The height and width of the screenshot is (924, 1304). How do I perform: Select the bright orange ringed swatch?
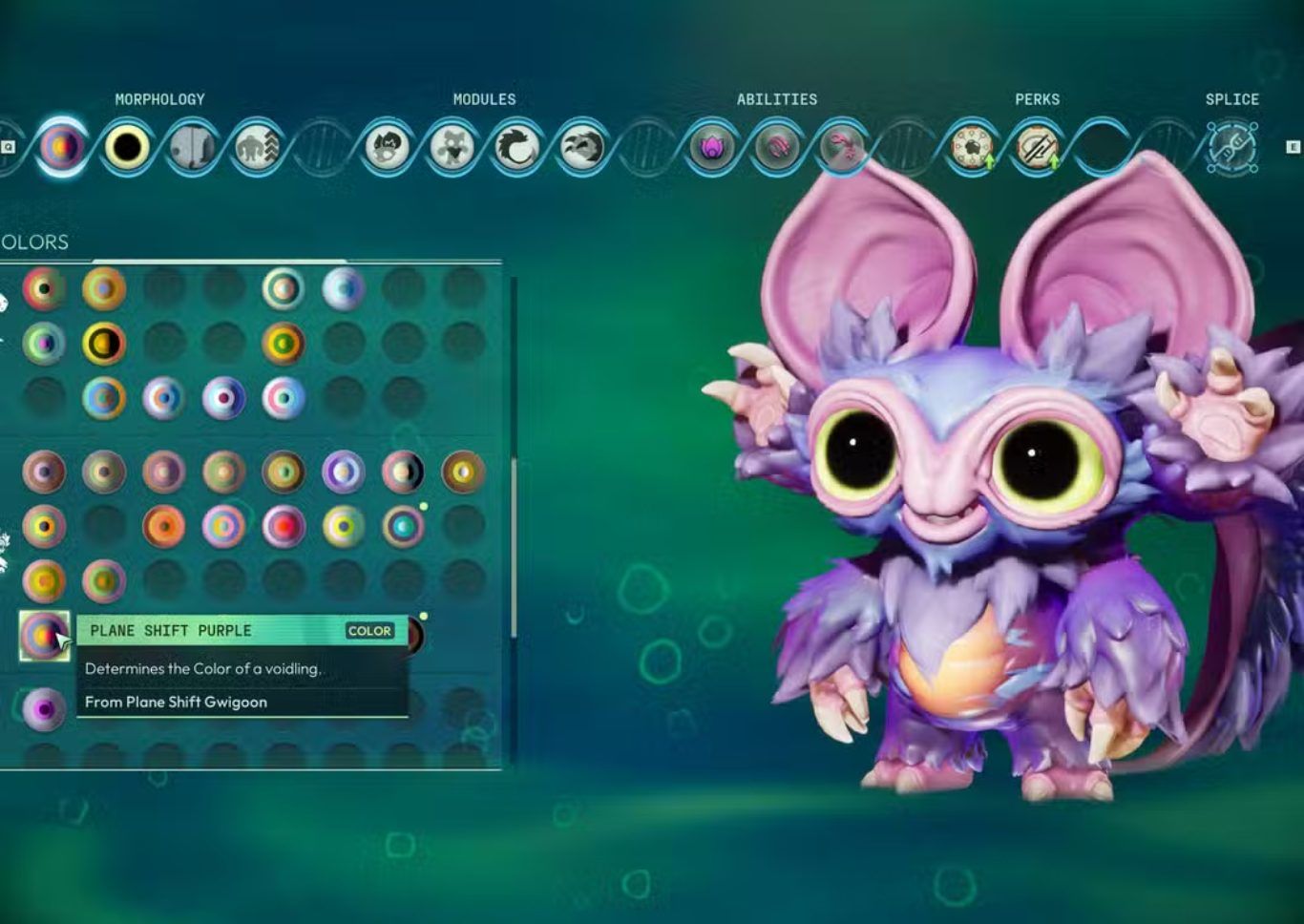tap(163, 526)
